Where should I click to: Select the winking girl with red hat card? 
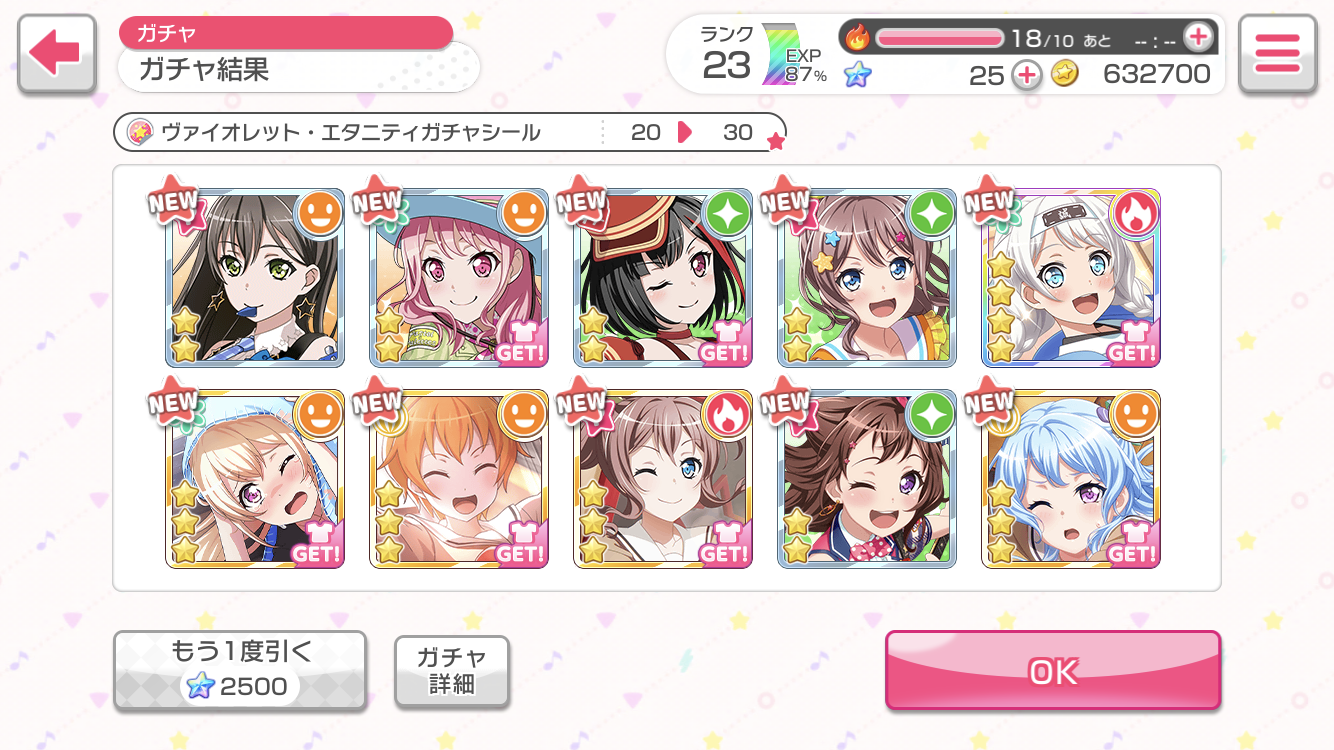pyautogui.click(x=663, y=277)
